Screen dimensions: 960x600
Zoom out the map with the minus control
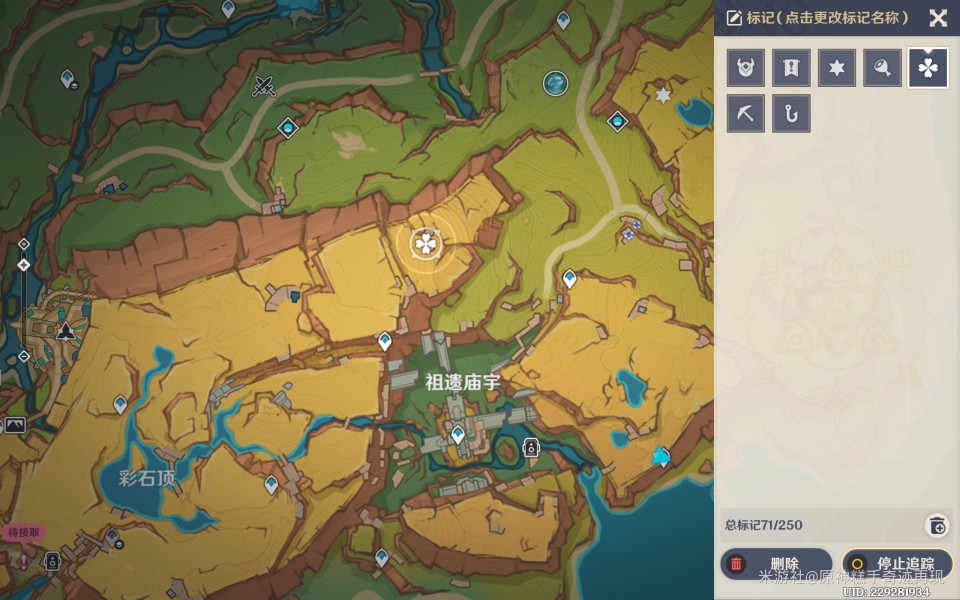point(24,356)
